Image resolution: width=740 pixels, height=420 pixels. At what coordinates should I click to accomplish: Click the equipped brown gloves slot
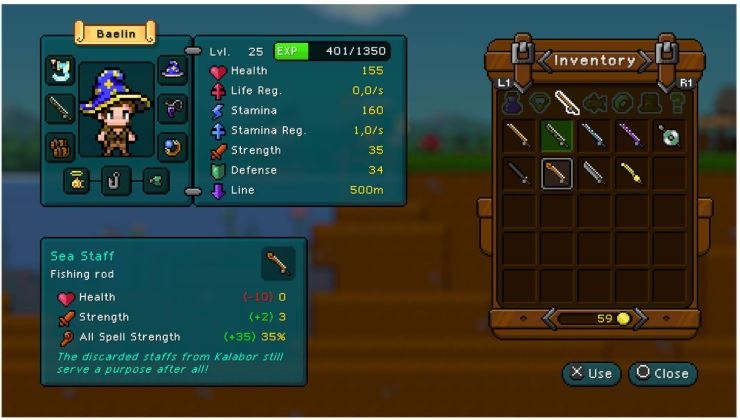pyautogui.click(x=61, y=146)
